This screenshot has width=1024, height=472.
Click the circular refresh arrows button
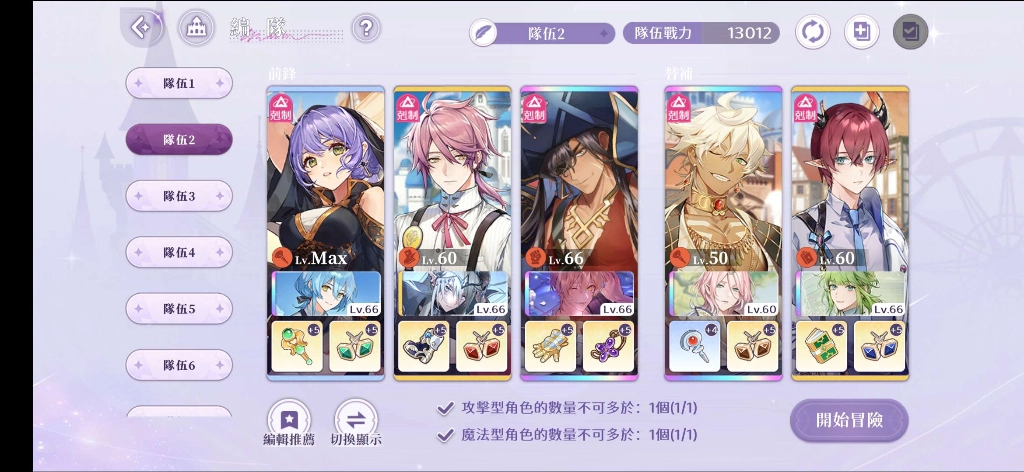pos(813,32)
